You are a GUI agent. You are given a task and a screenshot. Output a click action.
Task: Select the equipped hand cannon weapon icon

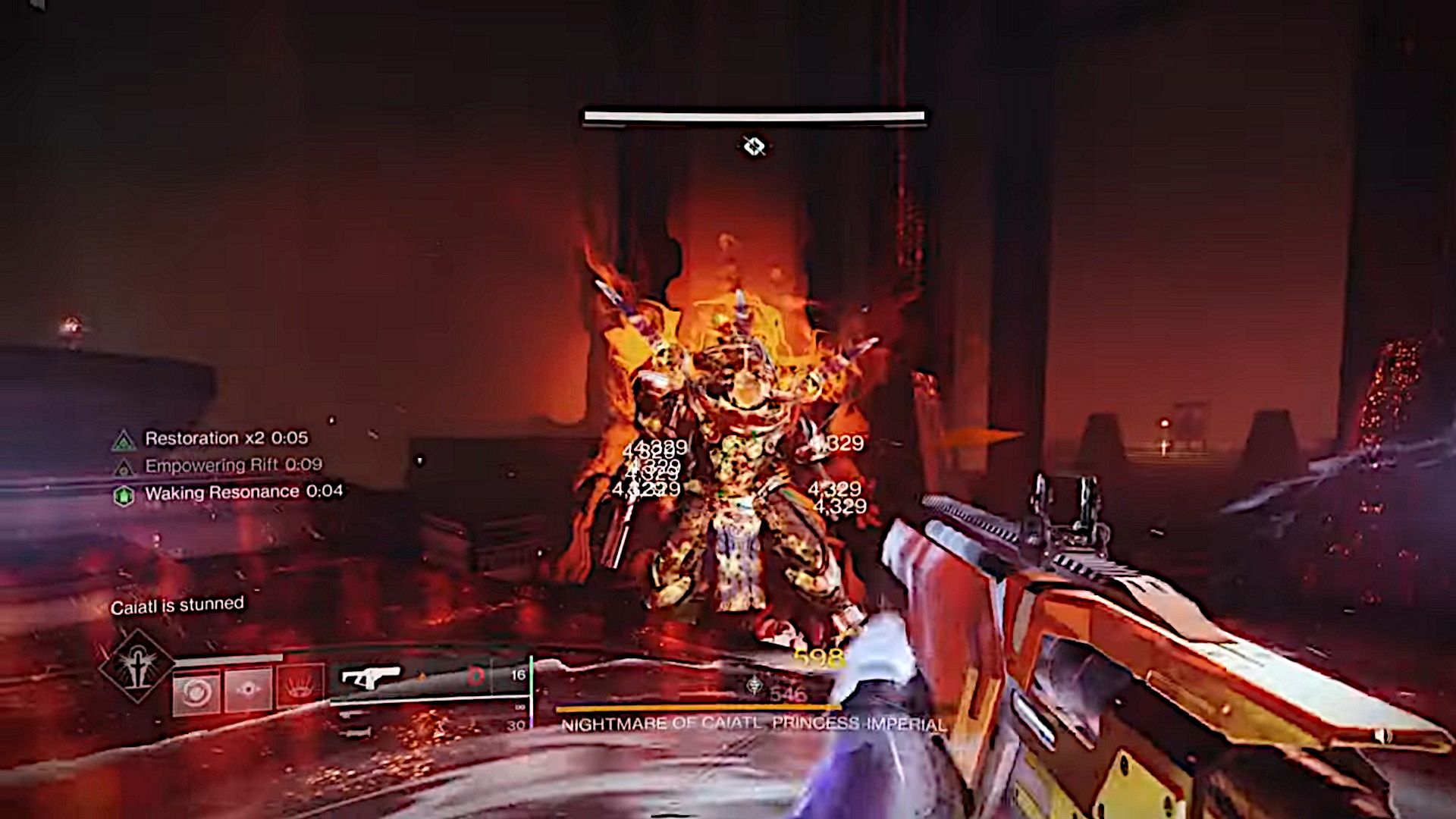coord(371,678)
